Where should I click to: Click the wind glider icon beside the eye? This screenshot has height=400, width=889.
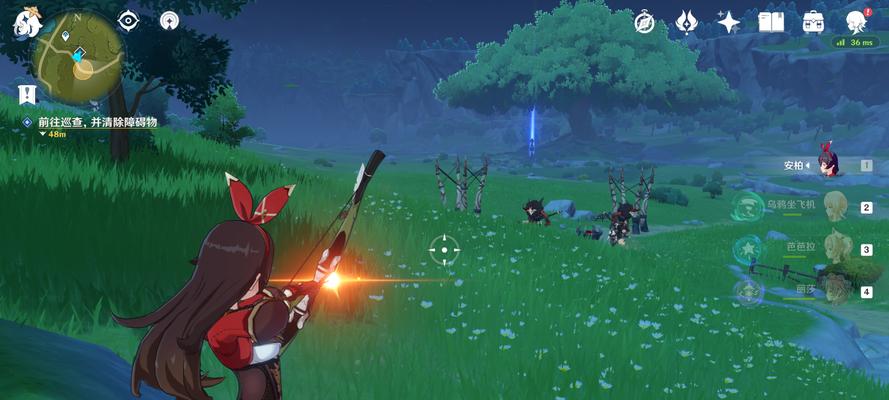click(x=170, y=20)
